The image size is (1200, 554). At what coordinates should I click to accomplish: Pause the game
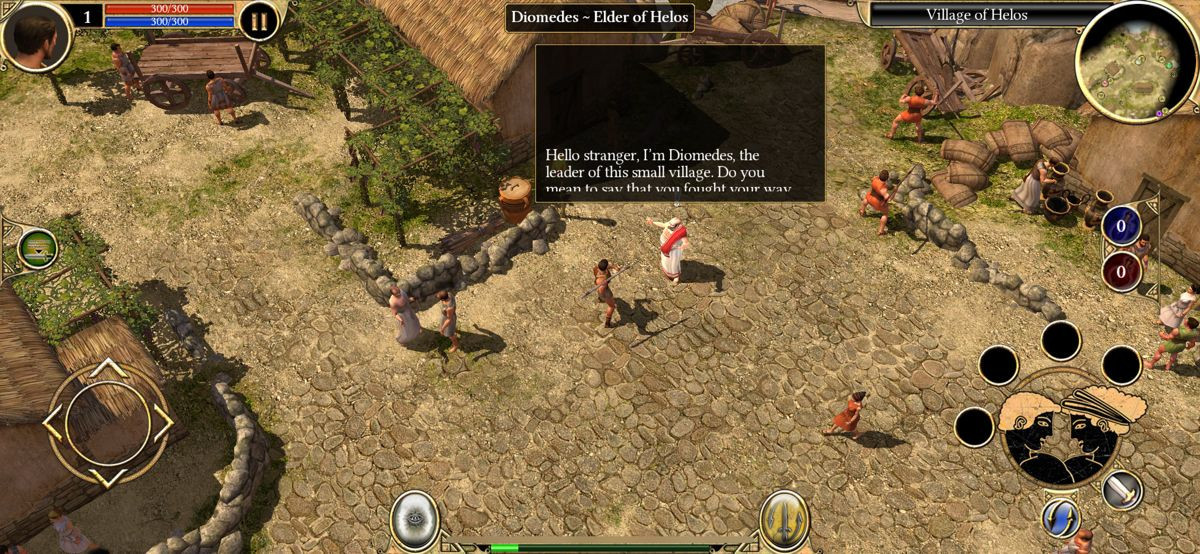coord(258,21)
